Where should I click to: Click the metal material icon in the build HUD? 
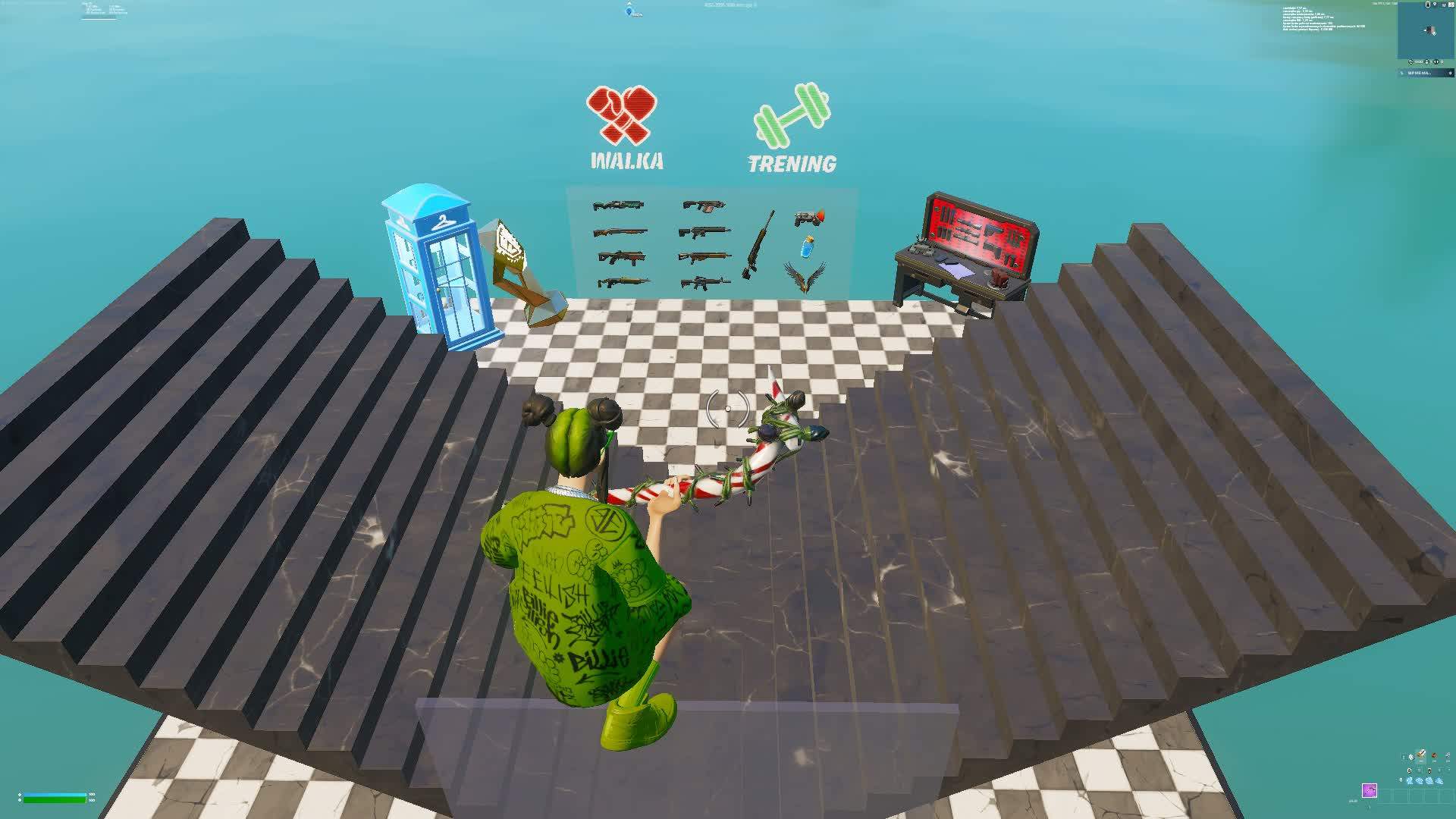coord(1448,755)
